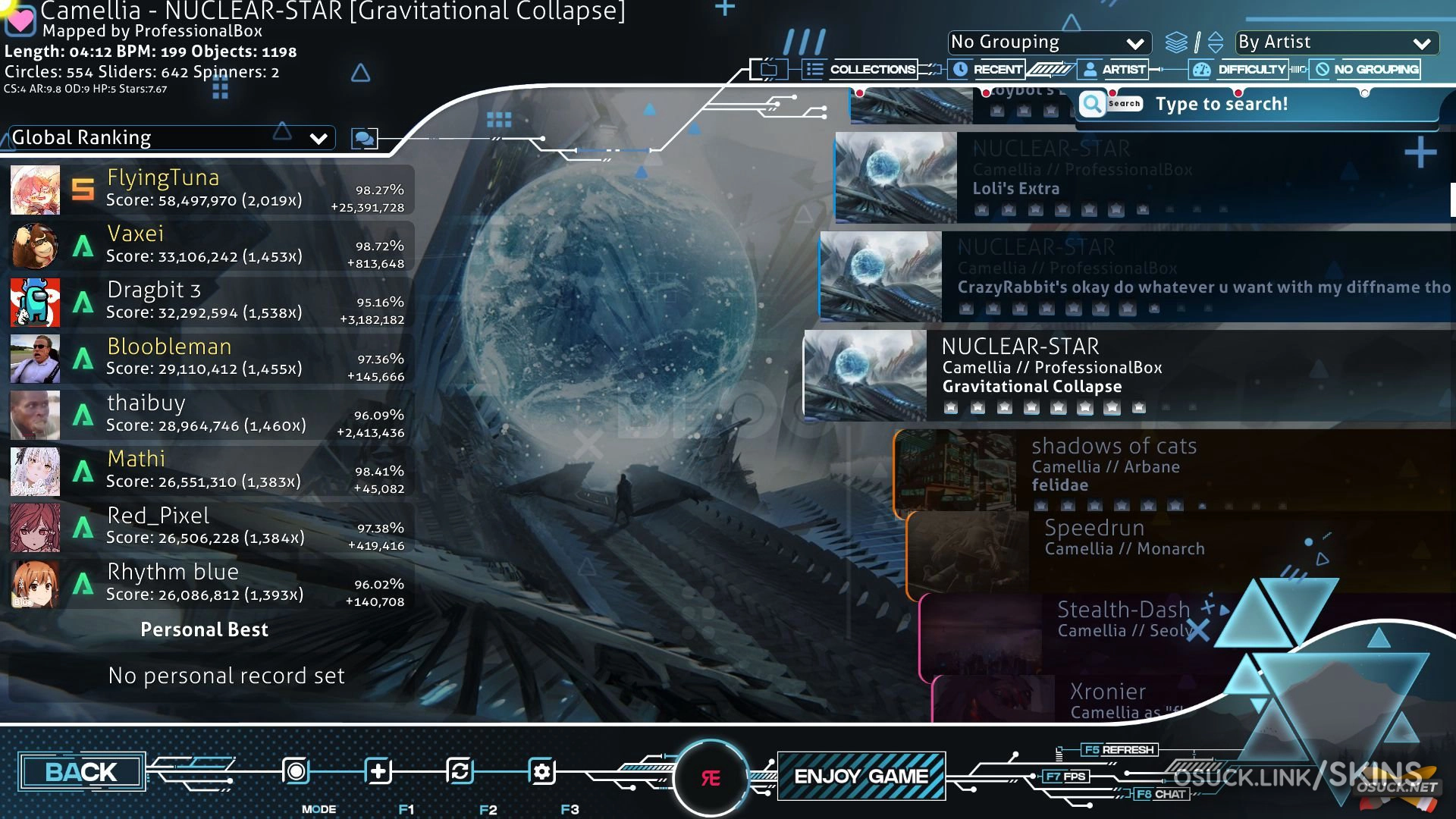View FlyingTuna's top score
The width and height of the screenshot is (1456, 819).
click(211, 190)
